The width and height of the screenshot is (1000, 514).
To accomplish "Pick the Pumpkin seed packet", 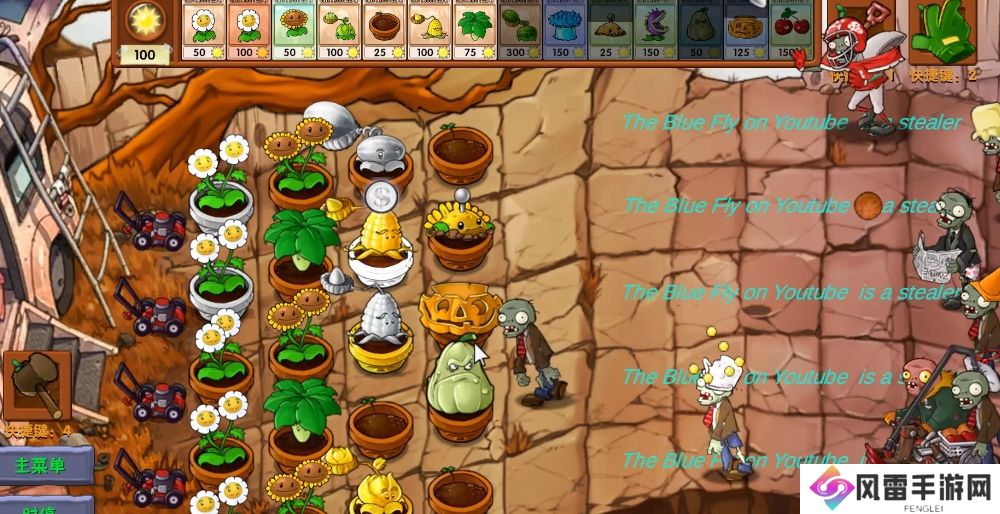I will (741, 30).
